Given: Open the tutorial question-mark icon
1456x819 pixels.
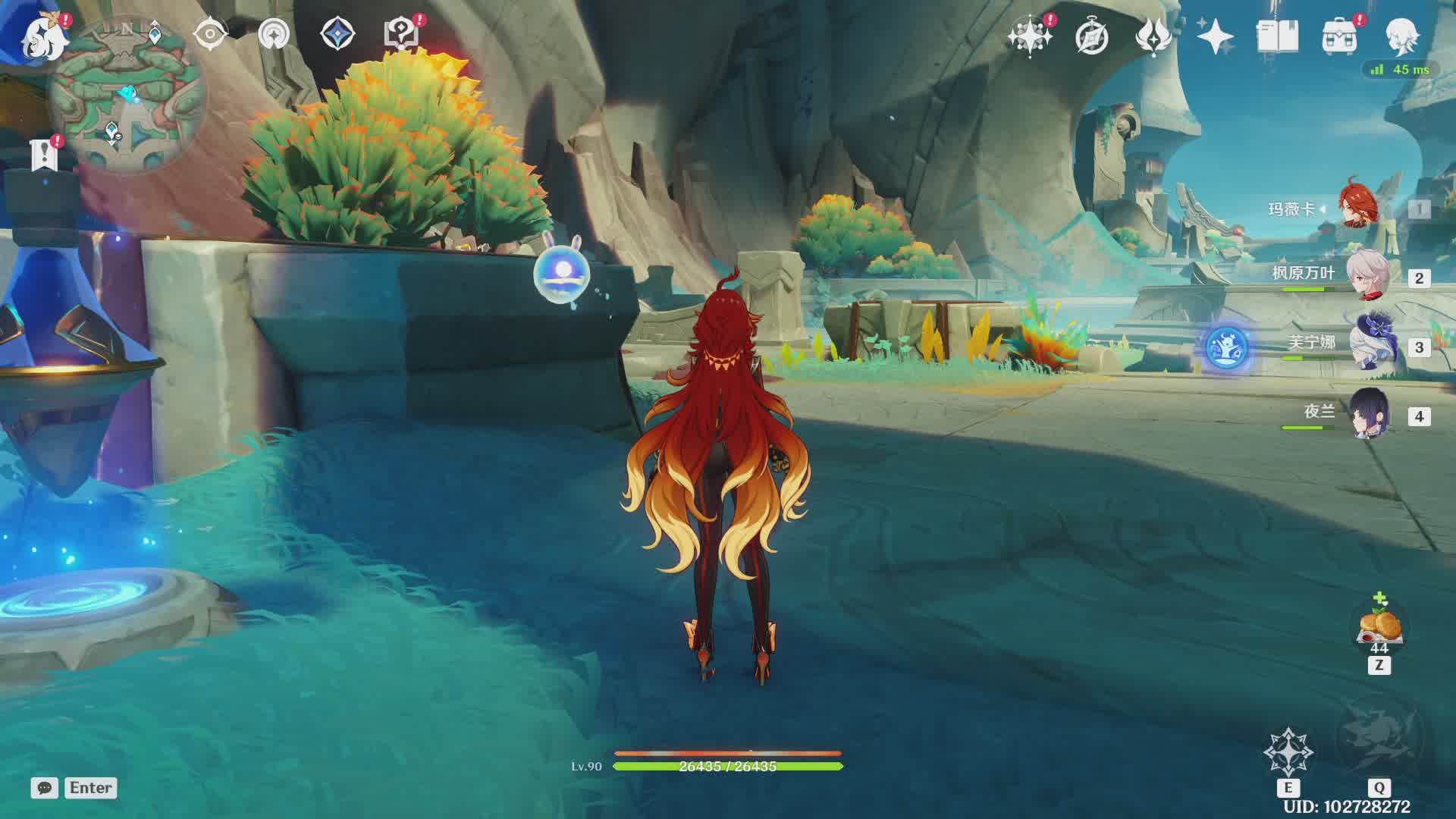Looking at the screenshot, I should pos(401,34).
